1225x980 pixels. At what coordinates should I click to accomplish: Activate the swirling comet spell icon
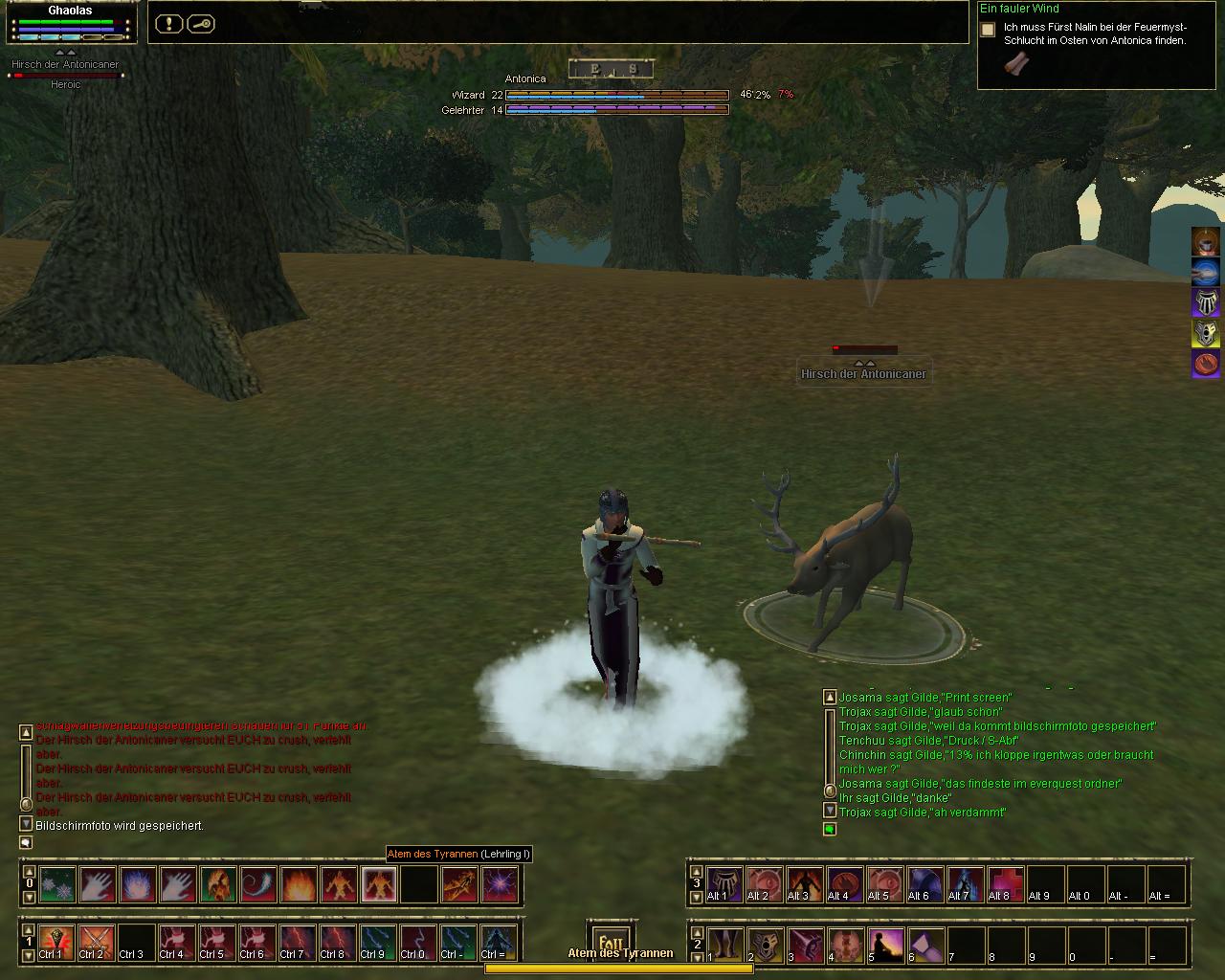pos(257,885)
